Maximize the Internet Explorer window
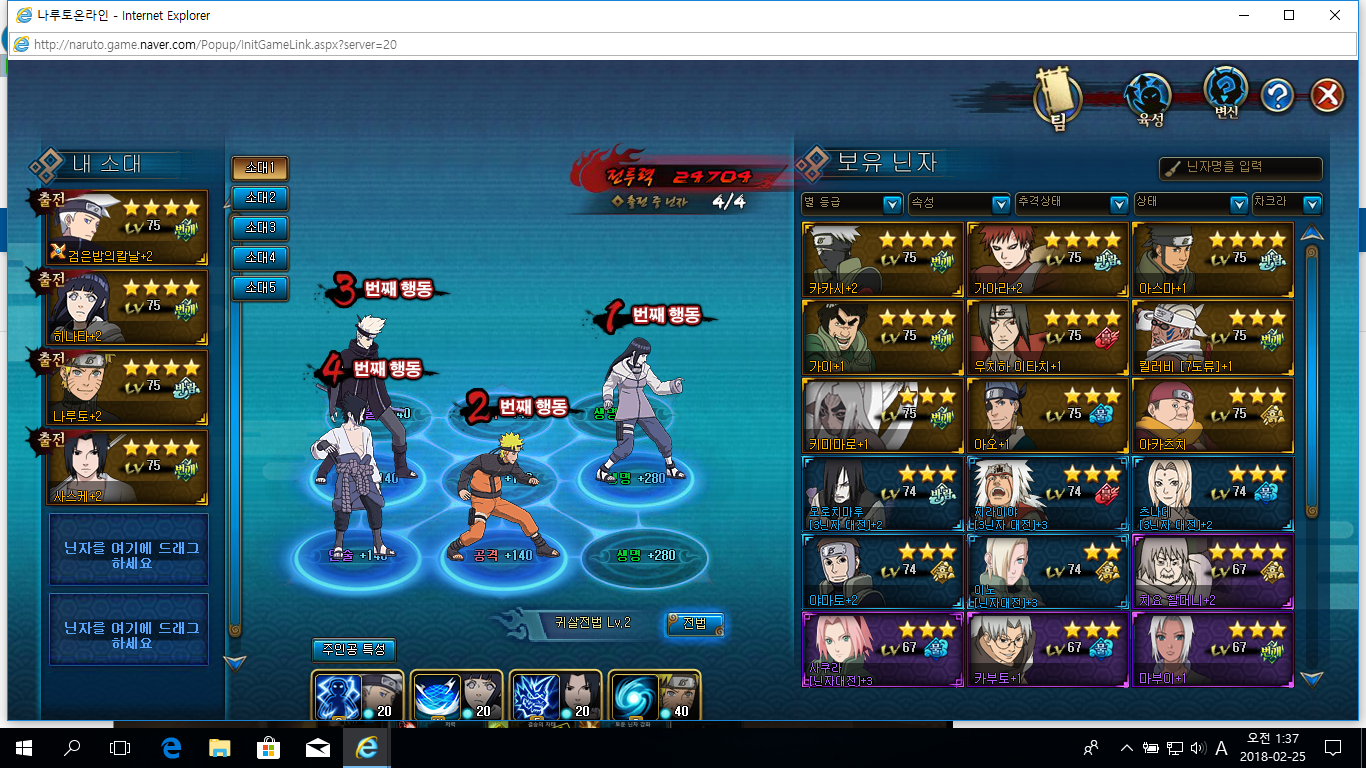The image size is (1366, 768). [x=1289, y=15]
